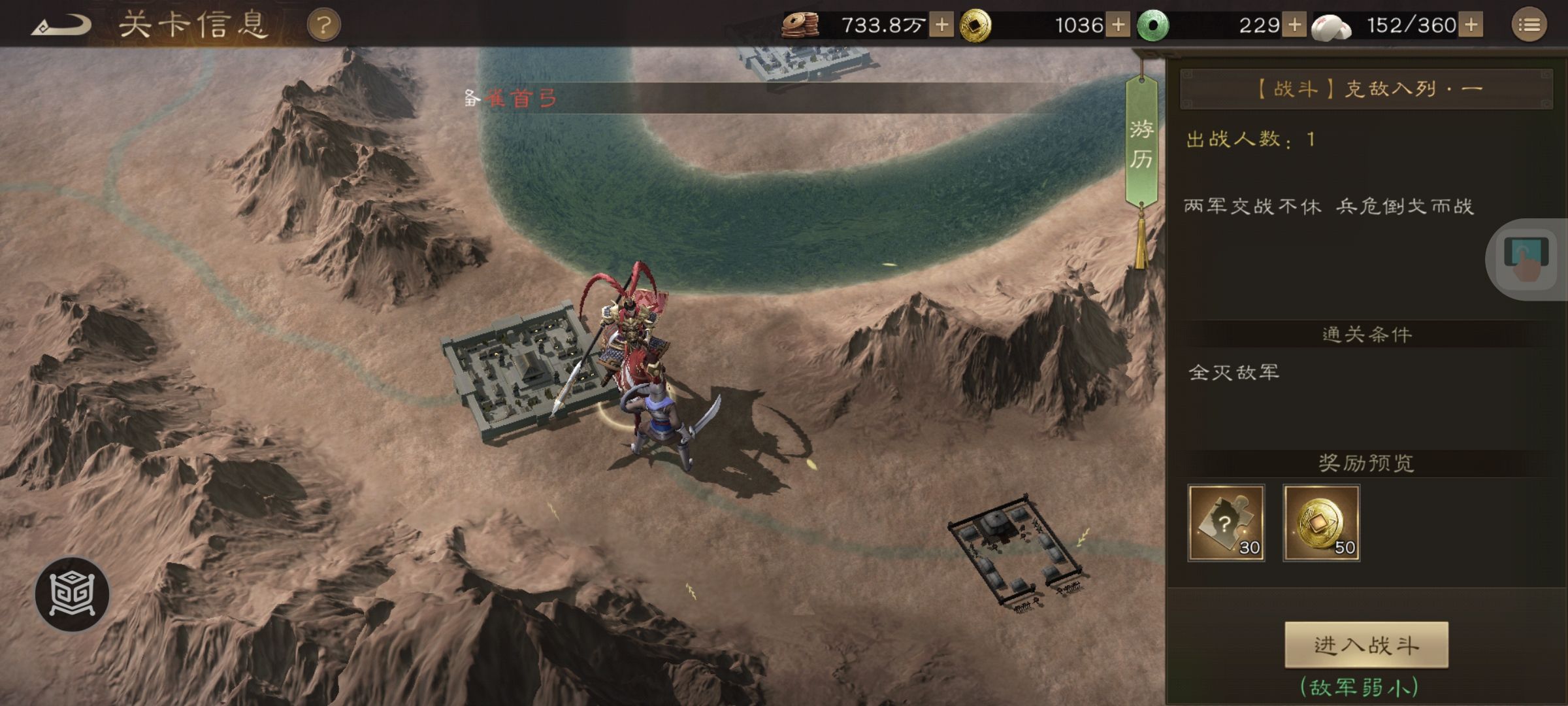The height and width of the screenshot is (706, 1568).
Task: Add gold coins with the plus button
Action: 1118,25
